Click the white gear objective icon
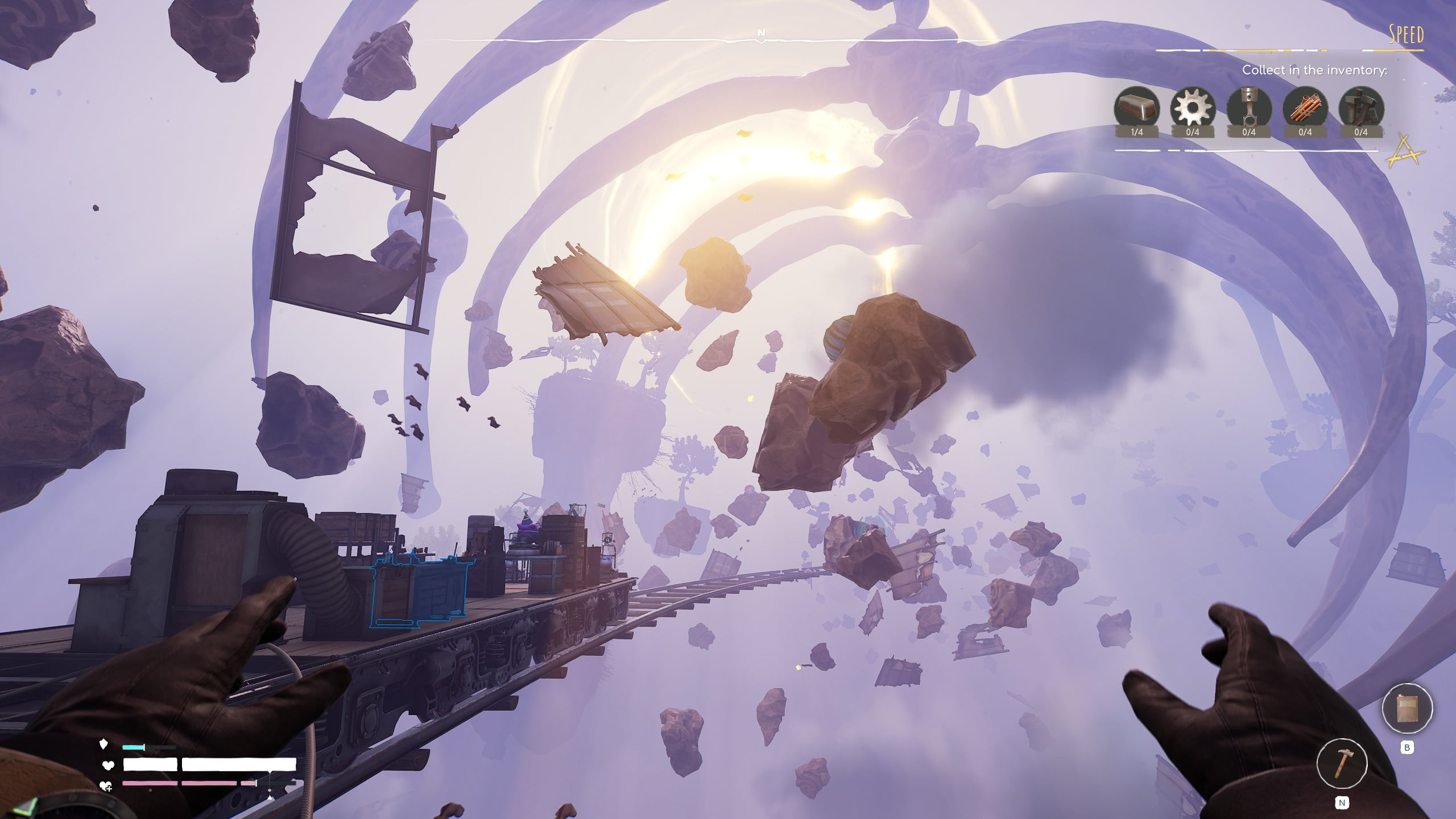The height and width of the screenshot is (819, 1456). (x=1193, y=108)
